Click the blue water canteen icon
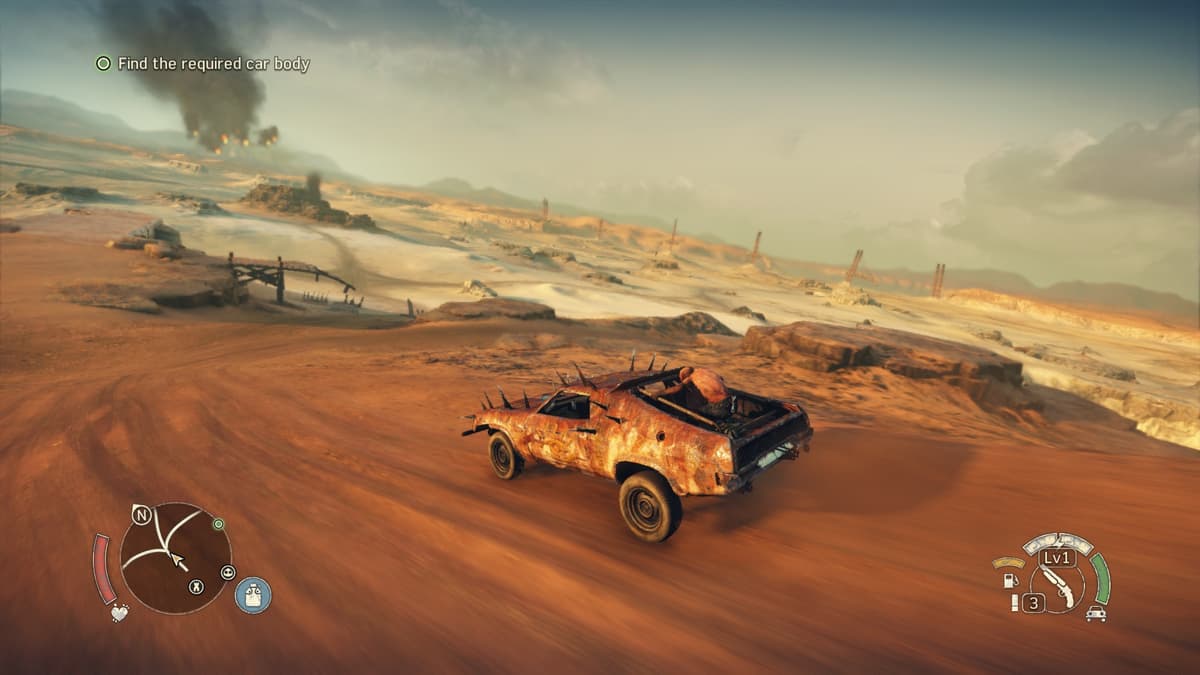1200x675 pixels. point(253,595)
